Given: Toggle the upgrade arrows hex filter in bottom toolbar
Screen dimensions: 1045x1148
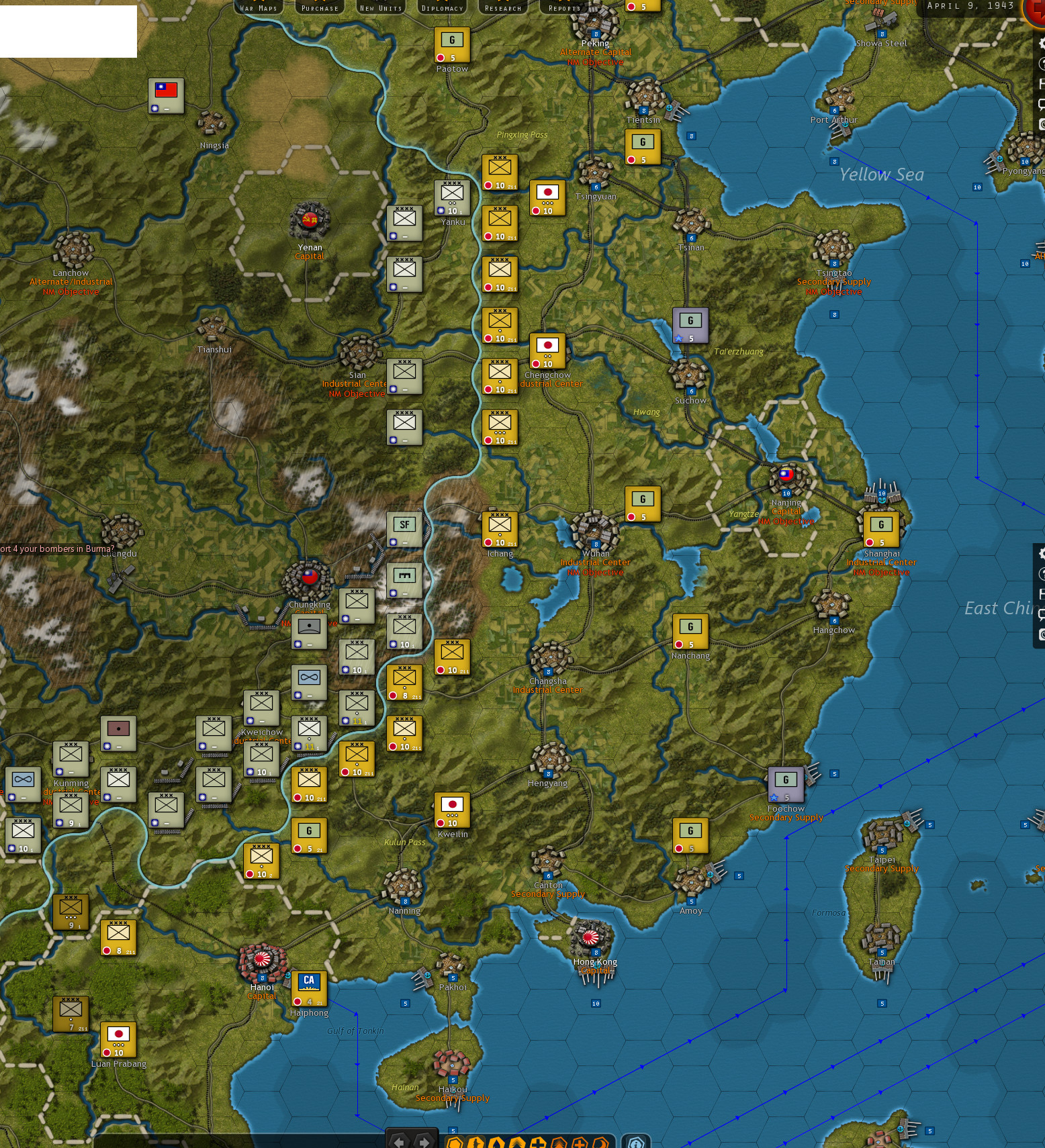Looking at the screenshot, I should (517, 1141).
